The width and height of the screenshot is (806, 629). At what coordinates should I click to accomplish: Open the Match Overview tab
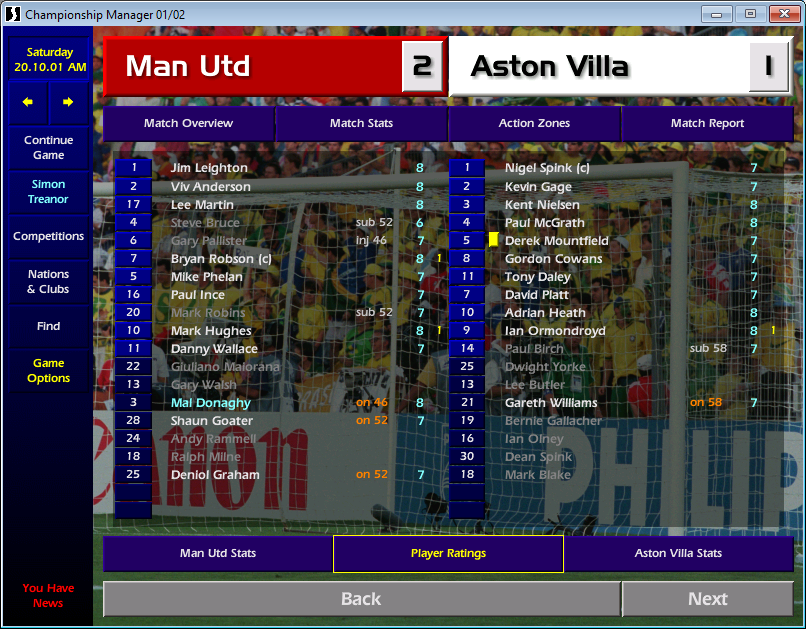coord(188,123)
